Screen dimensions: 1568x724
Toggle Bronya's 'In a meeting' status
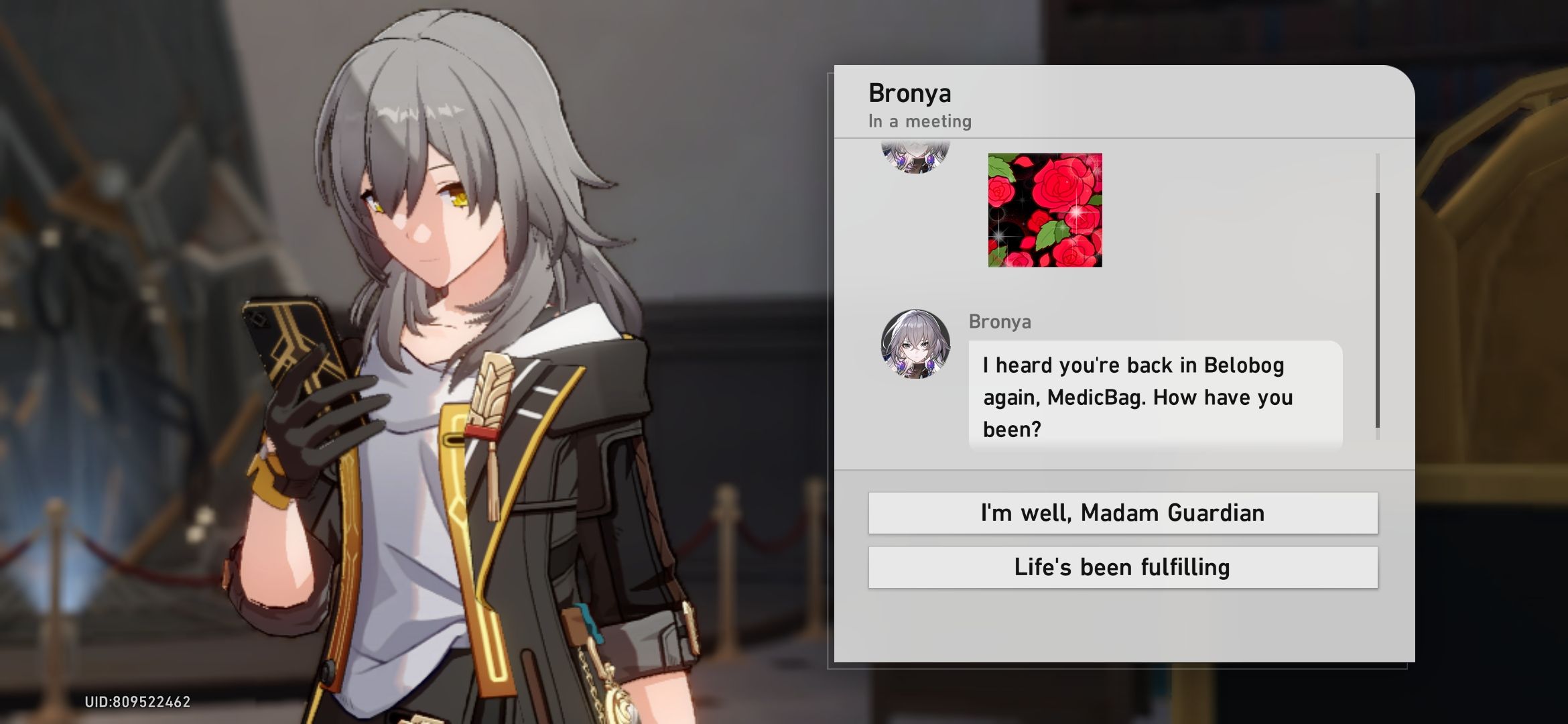[x=920, y=121]
